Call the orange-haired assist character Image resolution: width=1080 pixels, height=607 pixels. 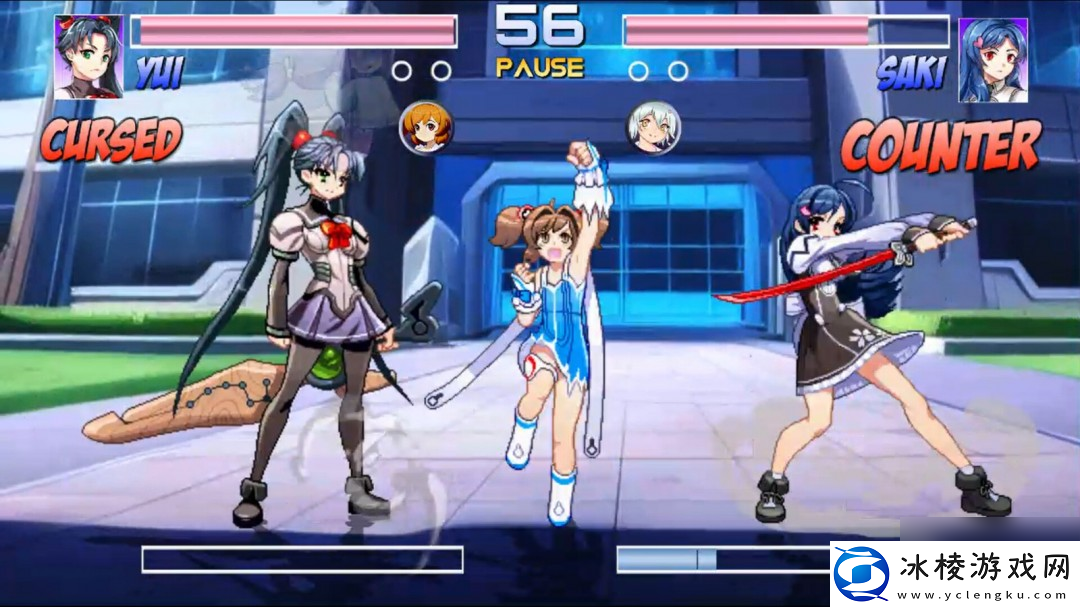pyautogui.click(x=426, y=126)
